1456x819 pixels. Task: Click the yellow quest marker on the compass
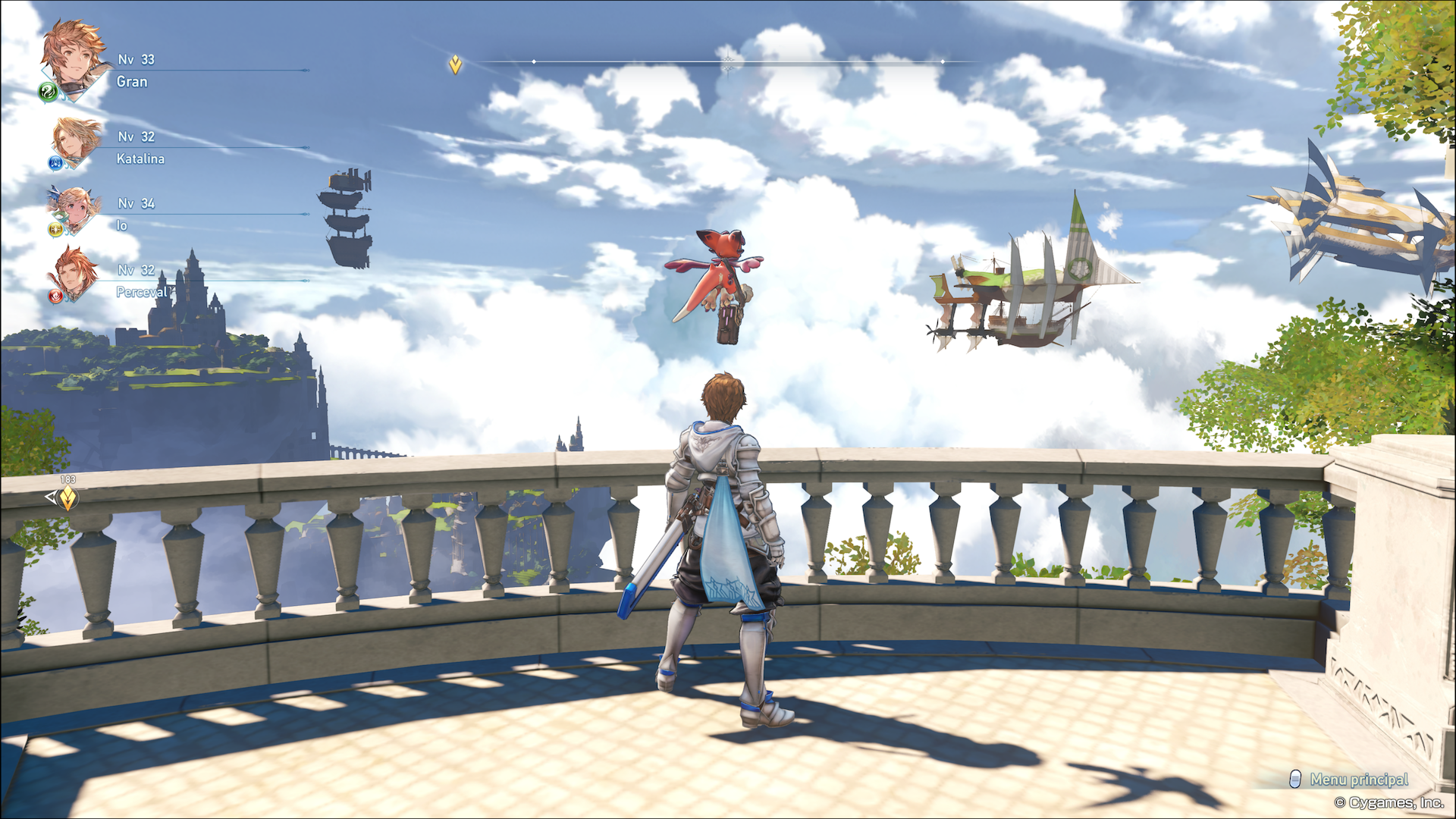click(x=455, y=65)
